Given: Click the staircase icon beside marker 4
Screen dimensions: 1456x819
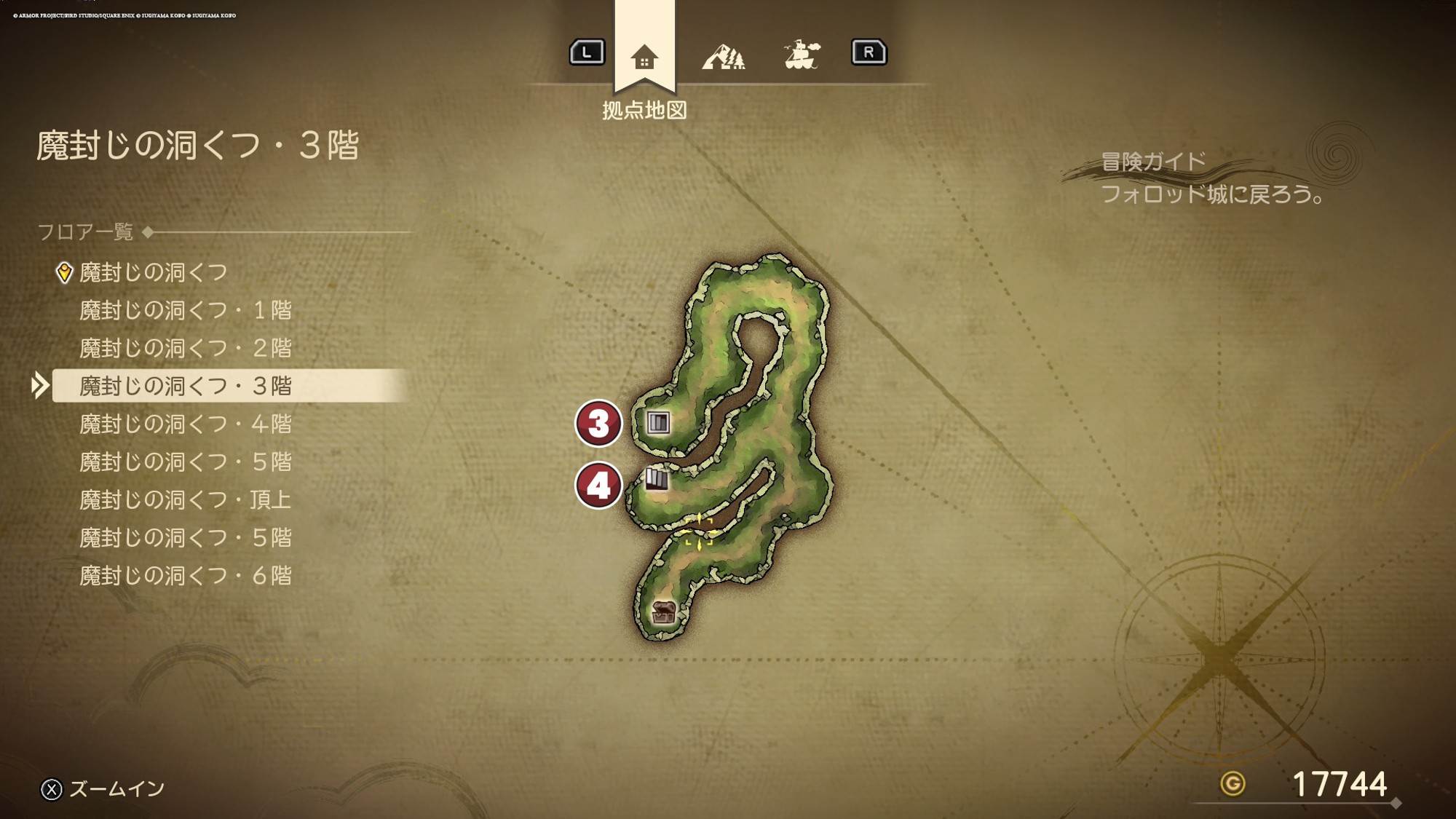Looking at the screenshot, I should pyautogui.click(x=657, y=479).
